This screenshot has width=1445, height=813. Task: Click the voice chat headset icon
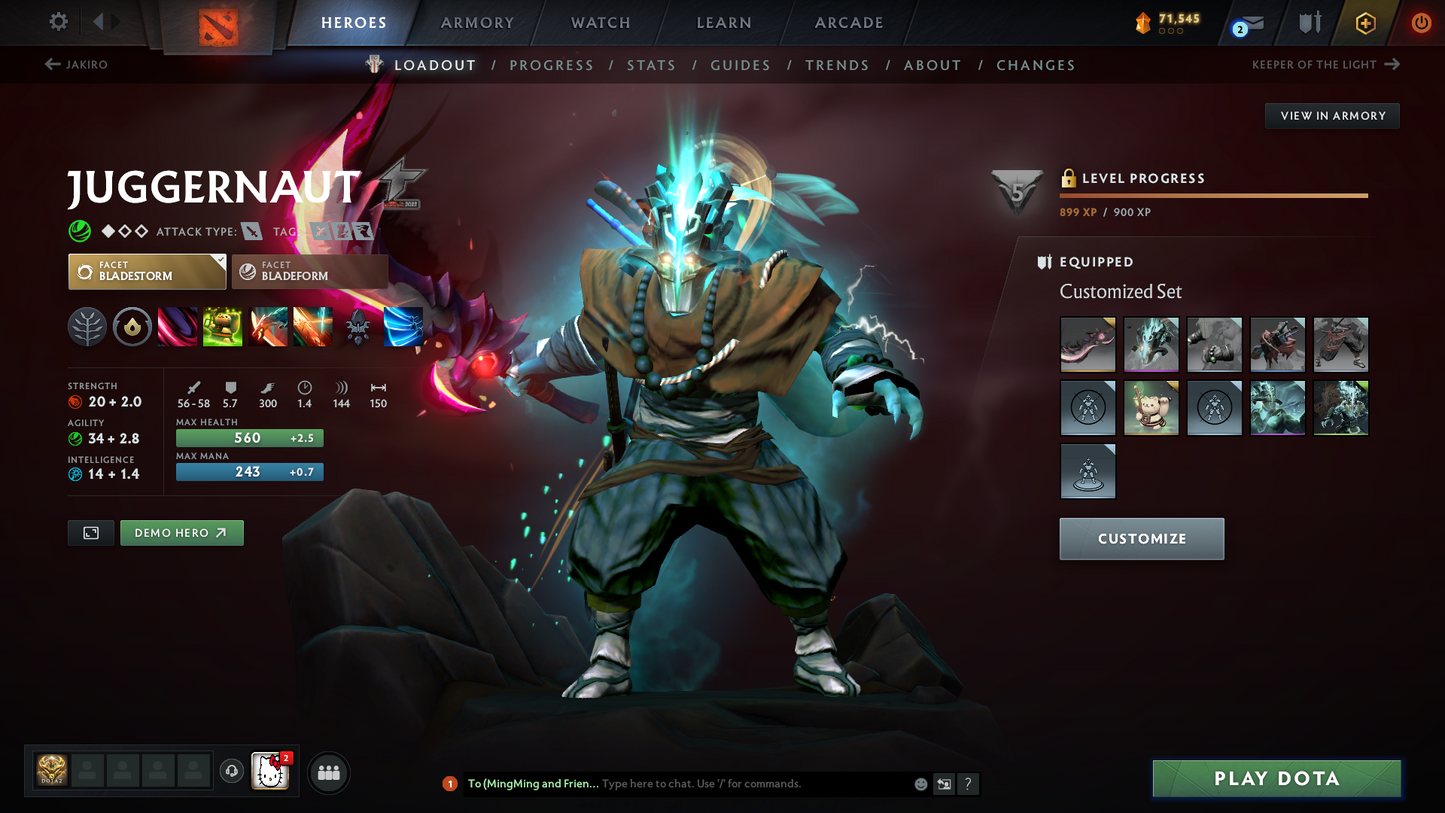coord(231,771)
